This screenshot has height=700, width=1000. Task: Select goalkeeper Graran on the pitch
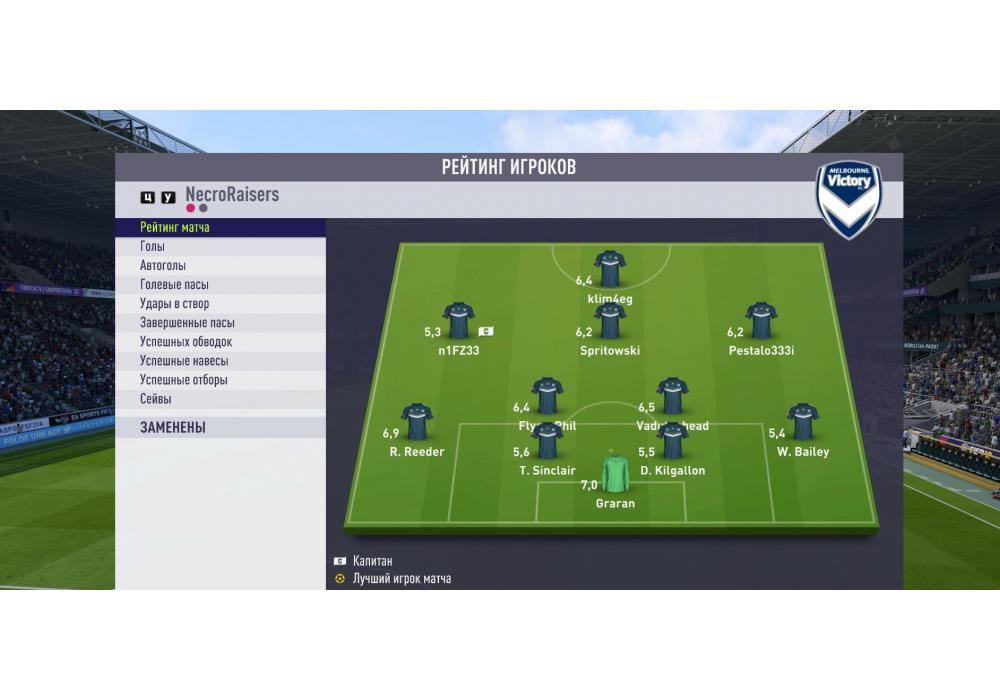tap(615, 474)
